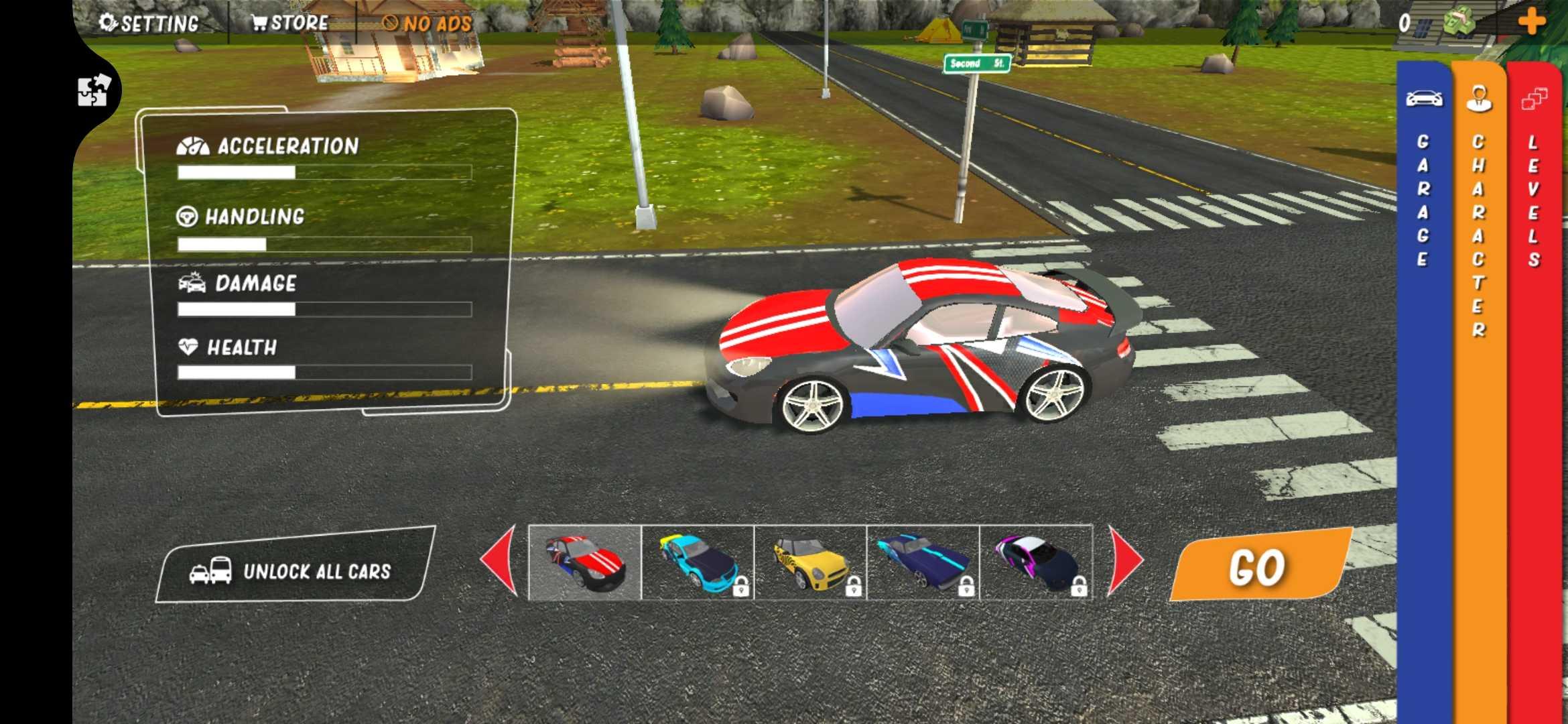
Task: Choose the locked purple neon car
Action: click(1036, 562)
